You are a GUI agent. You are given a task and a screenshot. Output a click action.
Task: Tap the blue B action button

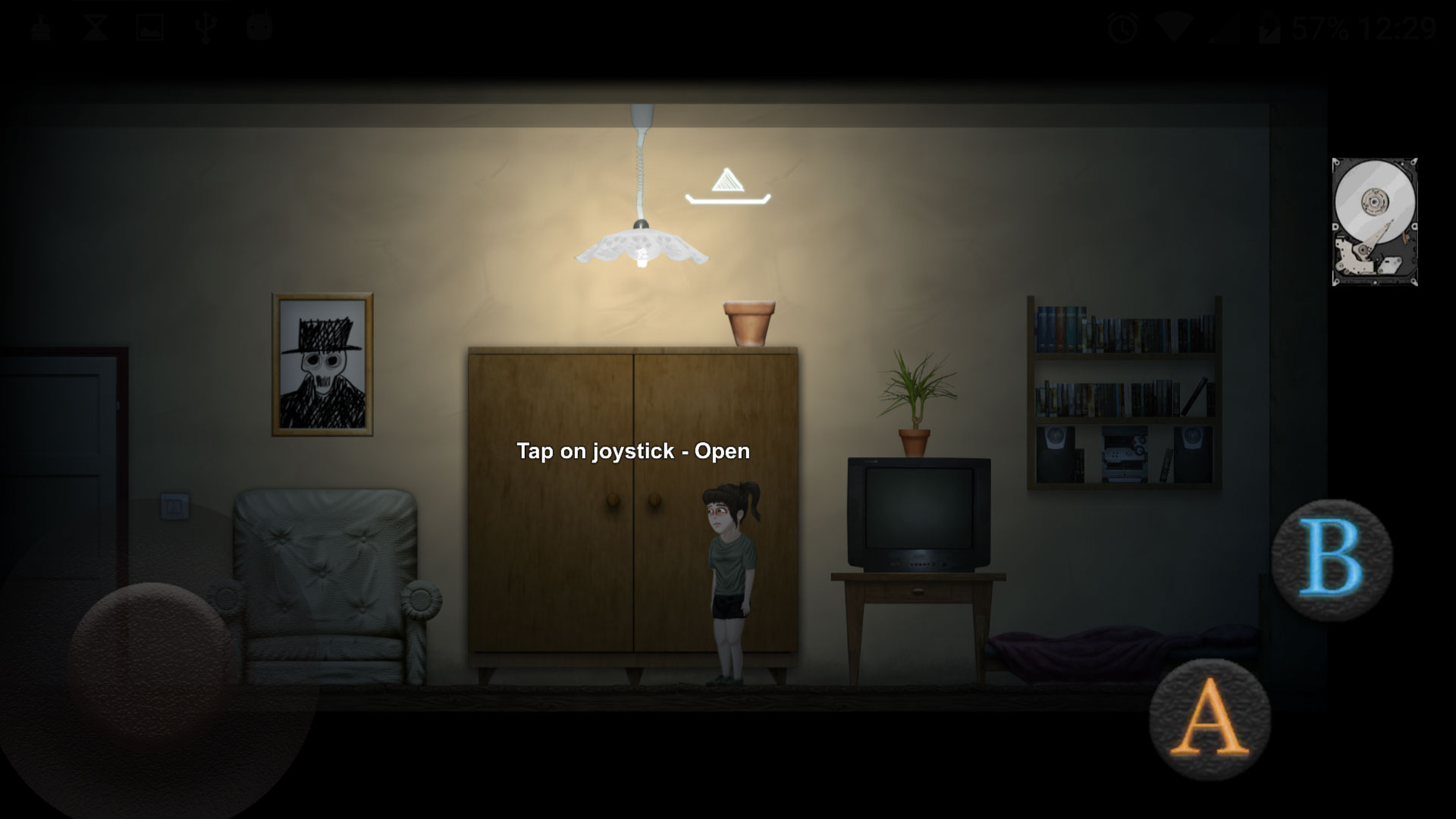coord(1332,560)
